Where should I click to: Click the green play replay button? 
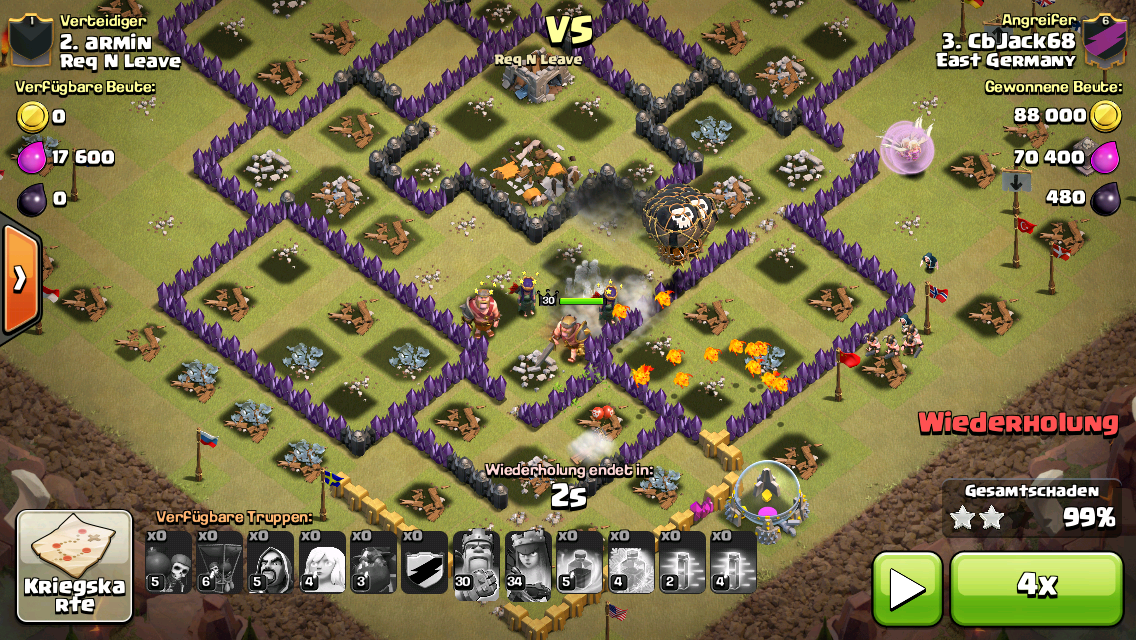point(907,588)
